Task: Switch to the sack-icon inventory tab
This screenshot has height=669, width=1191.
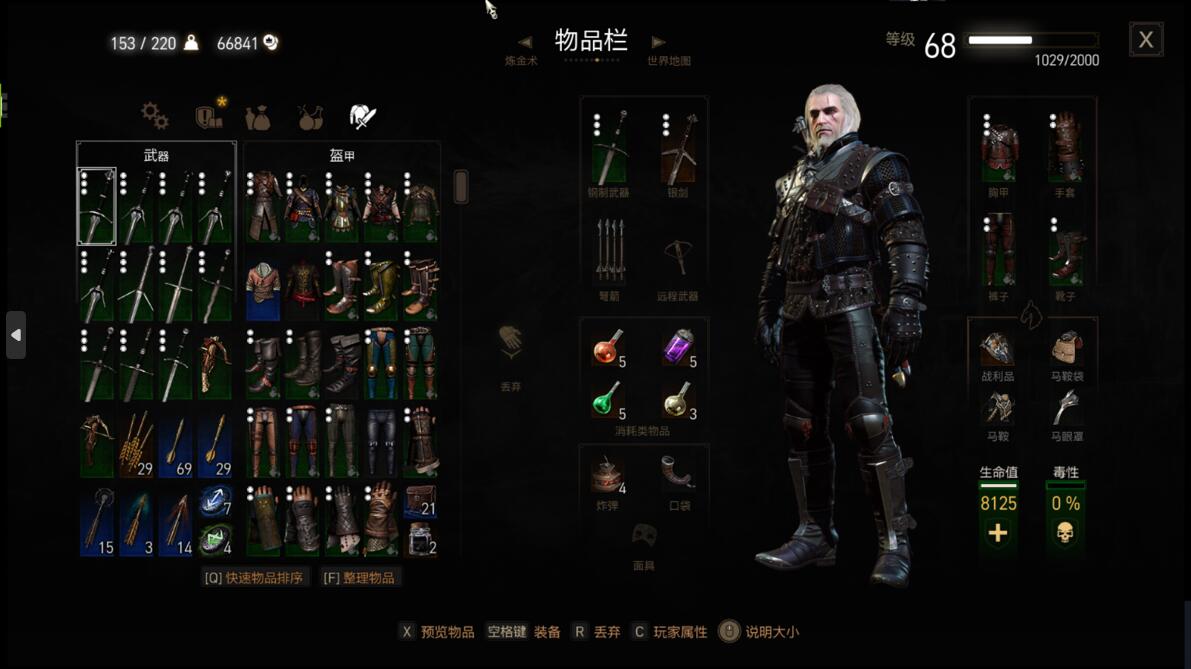Action: pos(258,117)
